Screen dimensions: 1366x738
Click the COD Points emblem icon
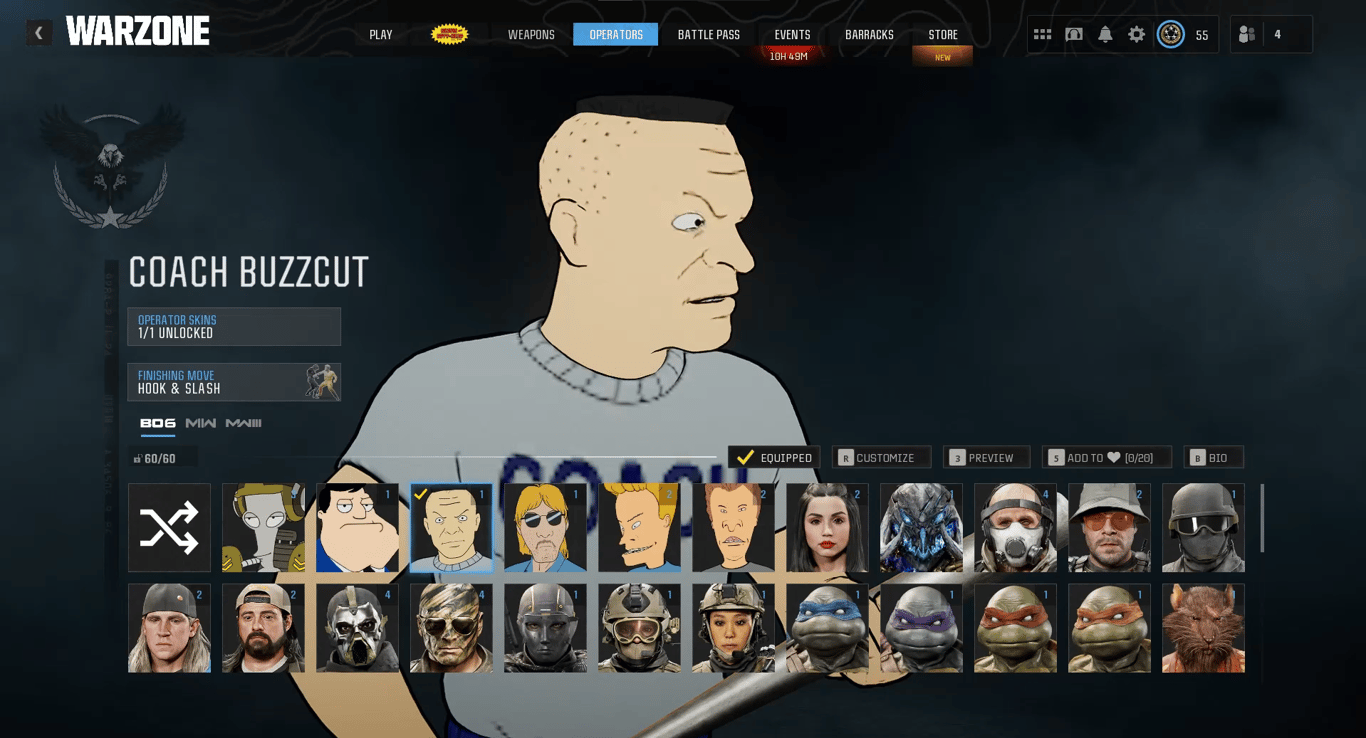pos(1170,33)
